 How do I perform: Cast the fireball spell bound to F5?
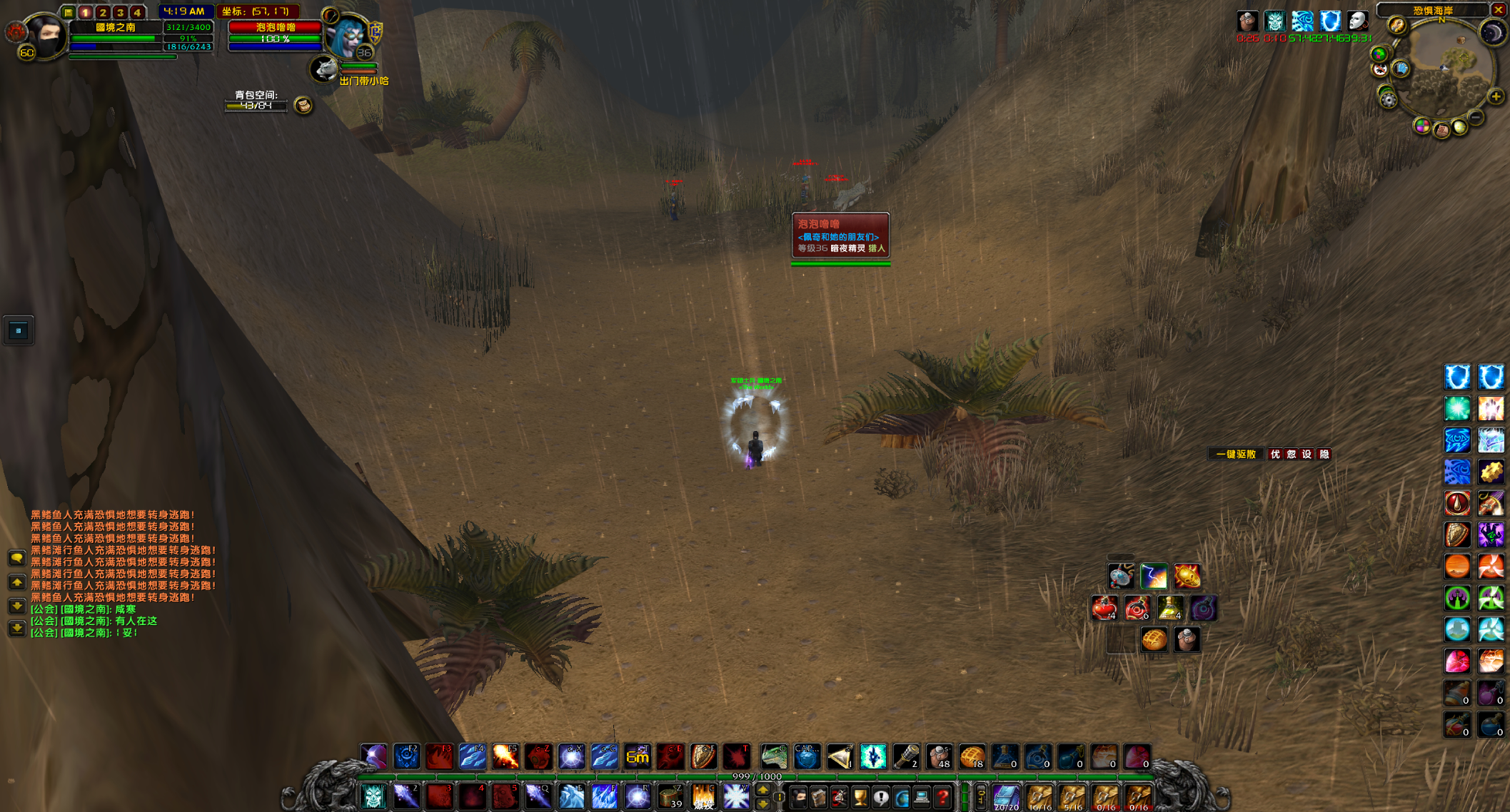(505, 757)
